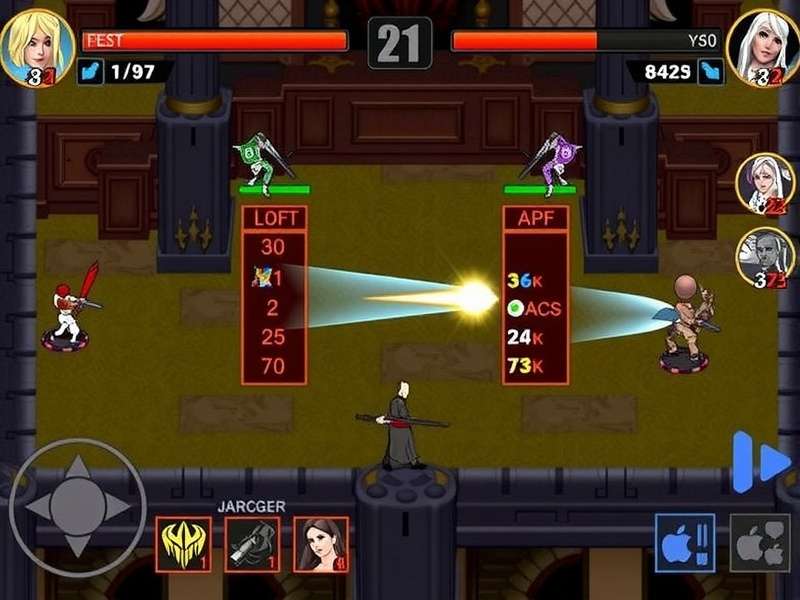This screenshot has width=800, height=600.
Task: Use the dark gauntlet item slot
Action: [x=252, y=543]
